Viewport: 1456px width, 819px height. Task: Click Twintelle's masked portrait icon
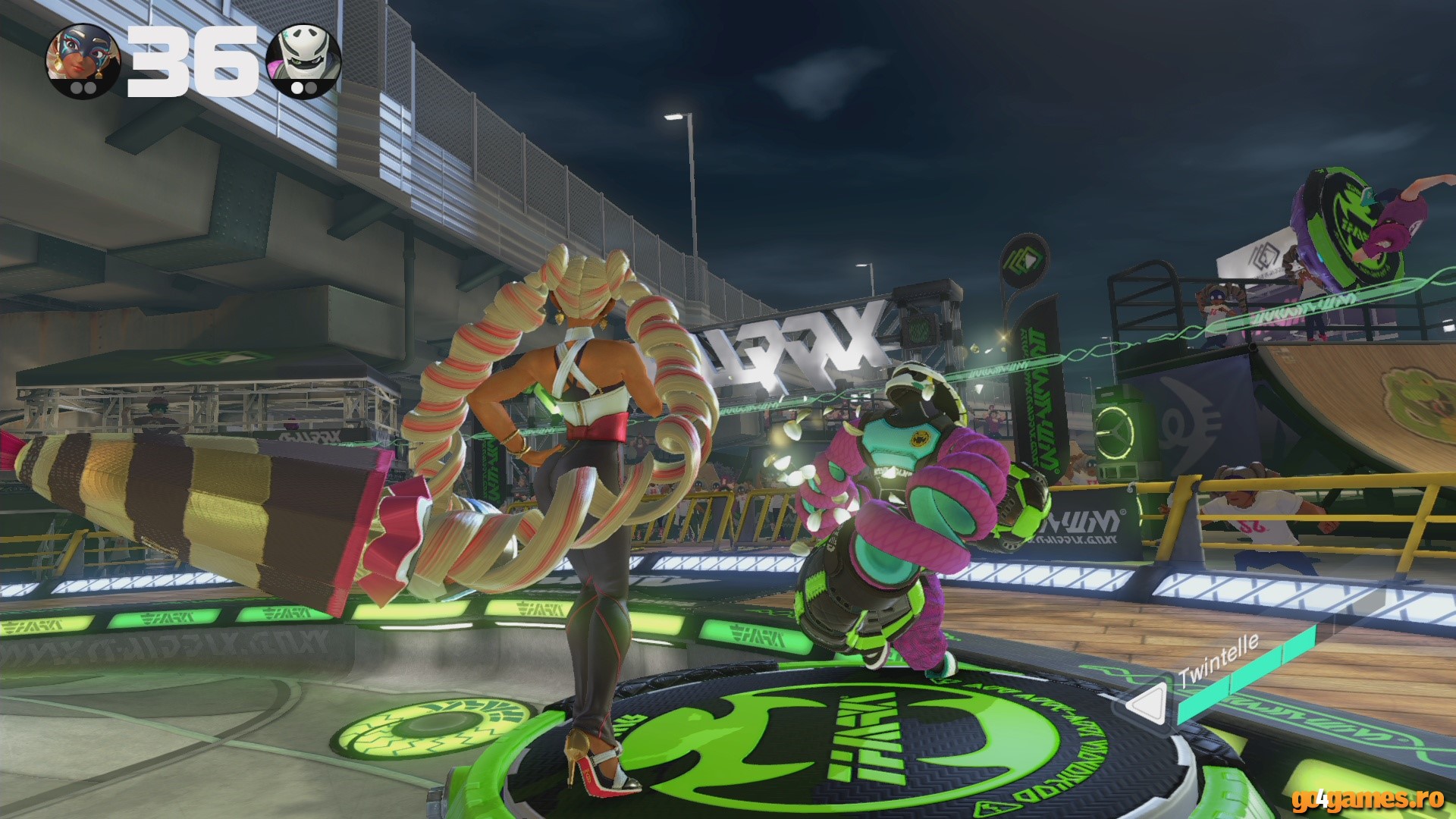(83, 59)
